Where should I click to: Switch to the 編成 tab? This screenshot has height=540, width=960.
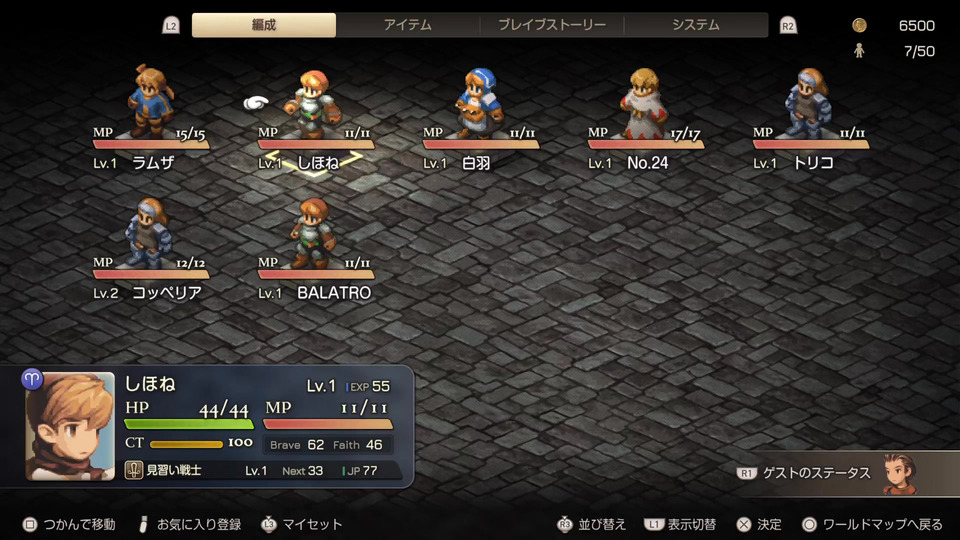coord(264,25)
